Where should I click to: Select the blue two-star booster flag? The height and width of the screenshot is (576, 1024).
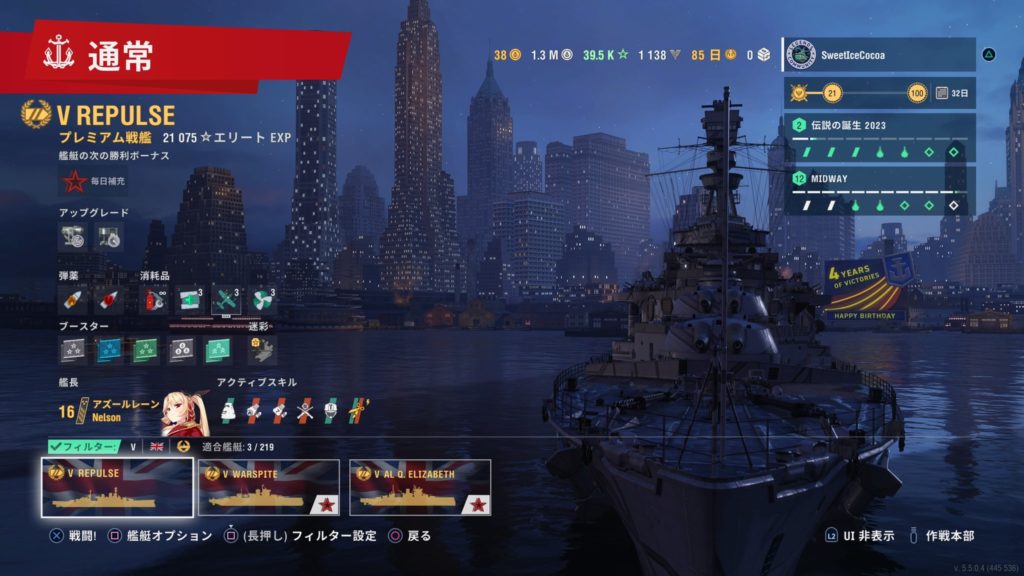tap(109, 350)
